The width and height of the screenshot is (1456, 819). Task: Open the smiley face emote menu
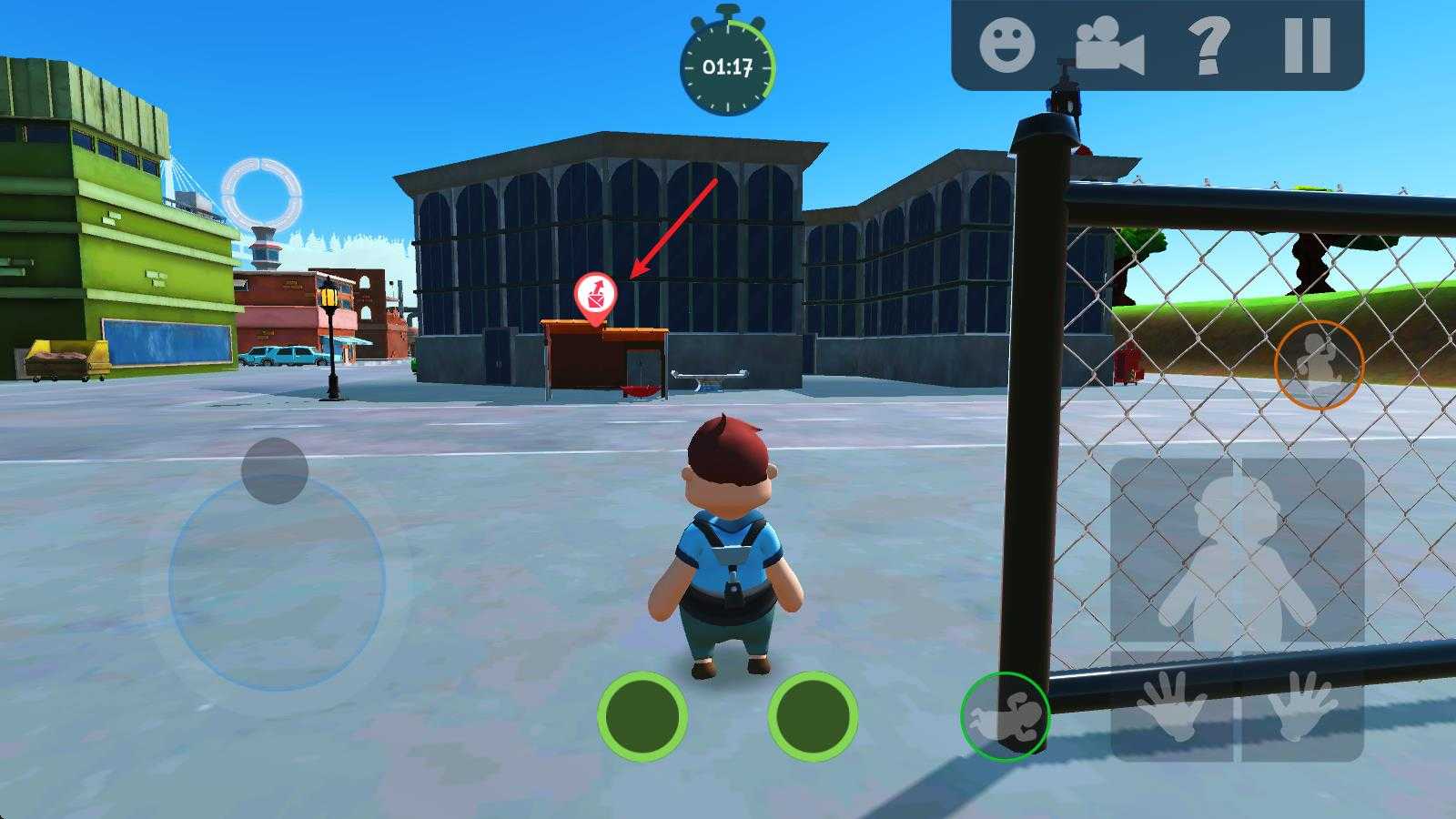point(1006,44)
